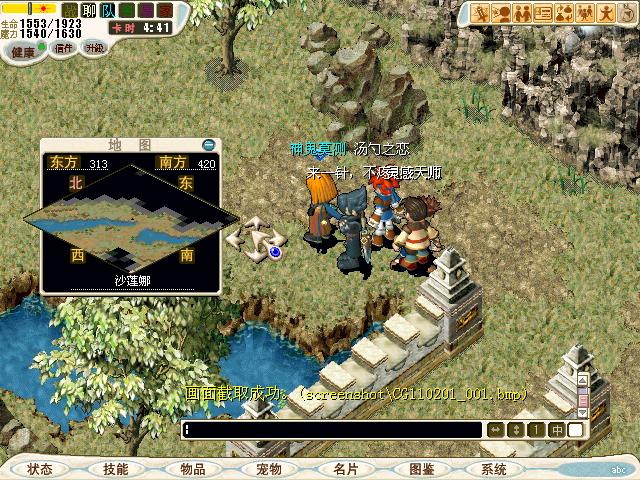Viewport: 640px width, 480px height.
Task: Open the 物品 items menu
Action: click(x=192, y=469)
